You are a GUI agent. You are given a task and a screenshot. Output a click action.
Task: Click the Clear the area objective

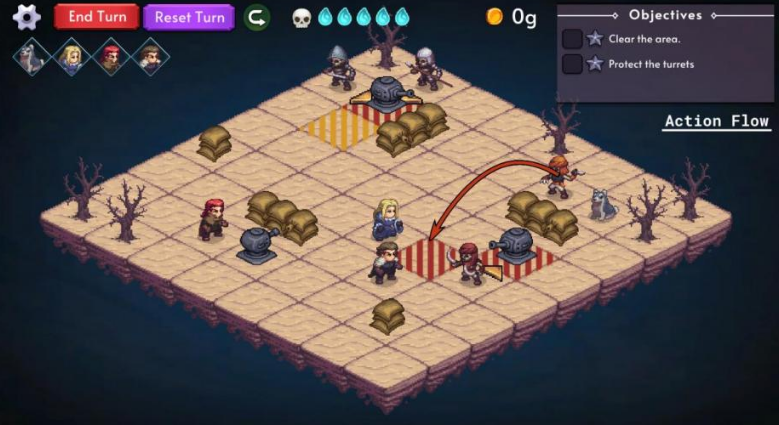[x=644, y=39]
